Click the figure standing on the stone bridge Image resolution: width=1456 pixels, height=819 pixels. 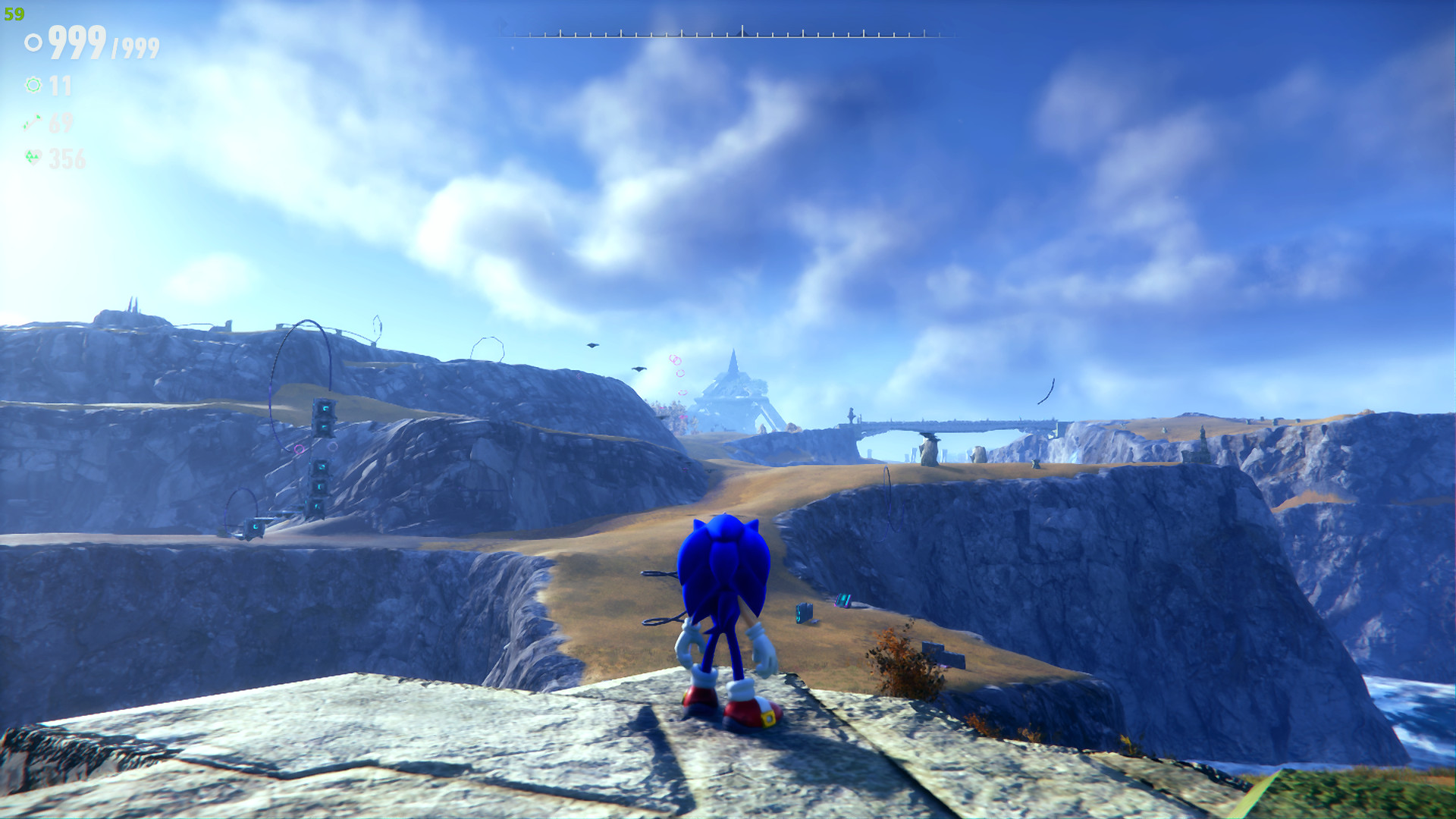coord(852,413)
